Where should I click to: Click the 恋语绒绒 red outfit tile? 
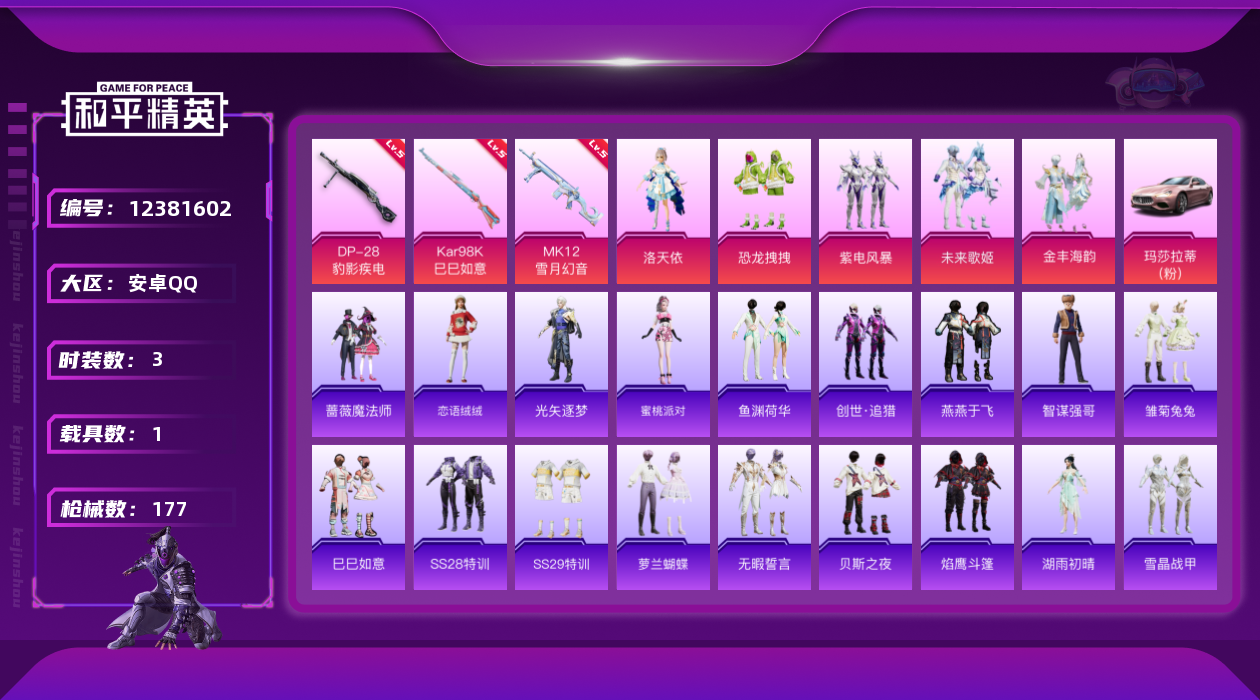(460, 364)
